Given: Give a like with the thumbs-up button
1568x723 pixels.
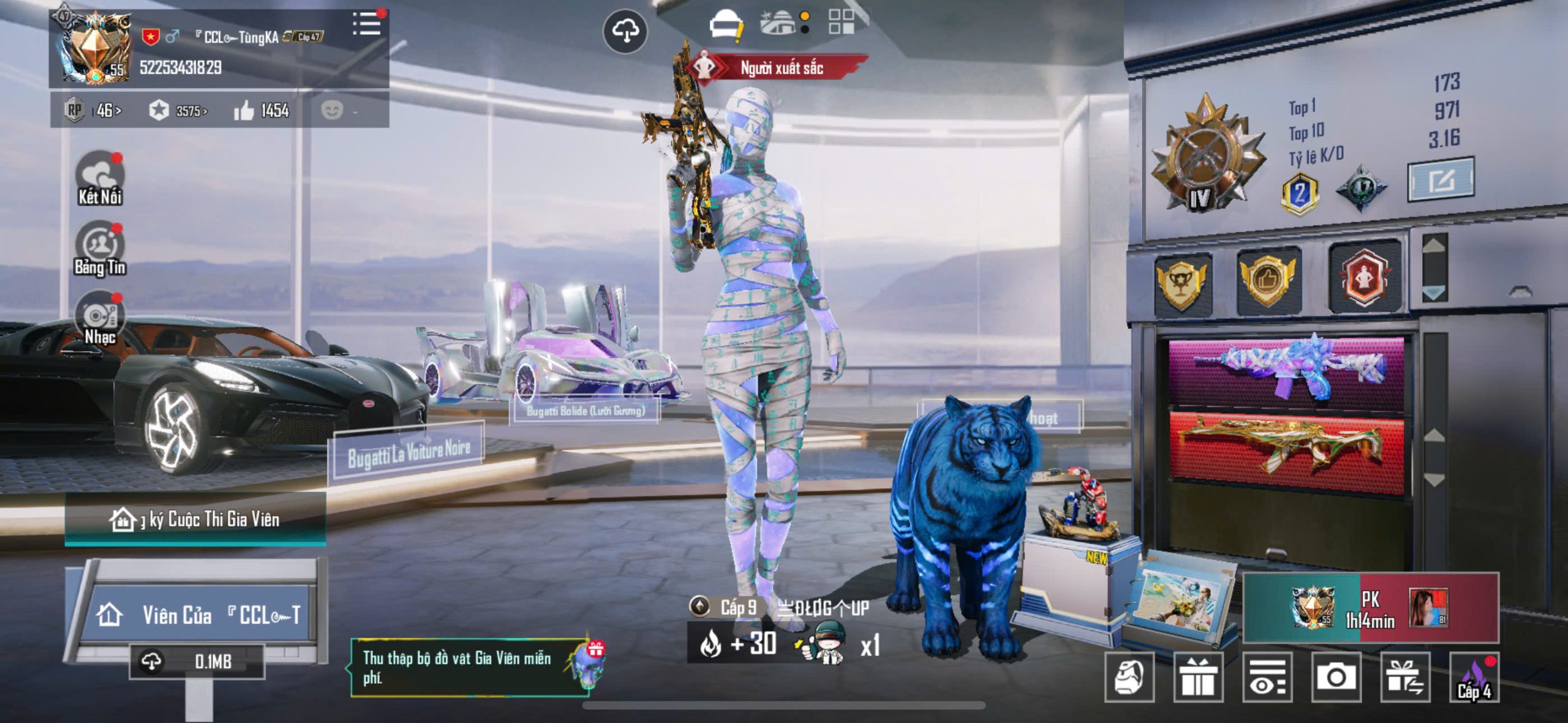Looking at the screenshot, I should [x=244, y=111].
